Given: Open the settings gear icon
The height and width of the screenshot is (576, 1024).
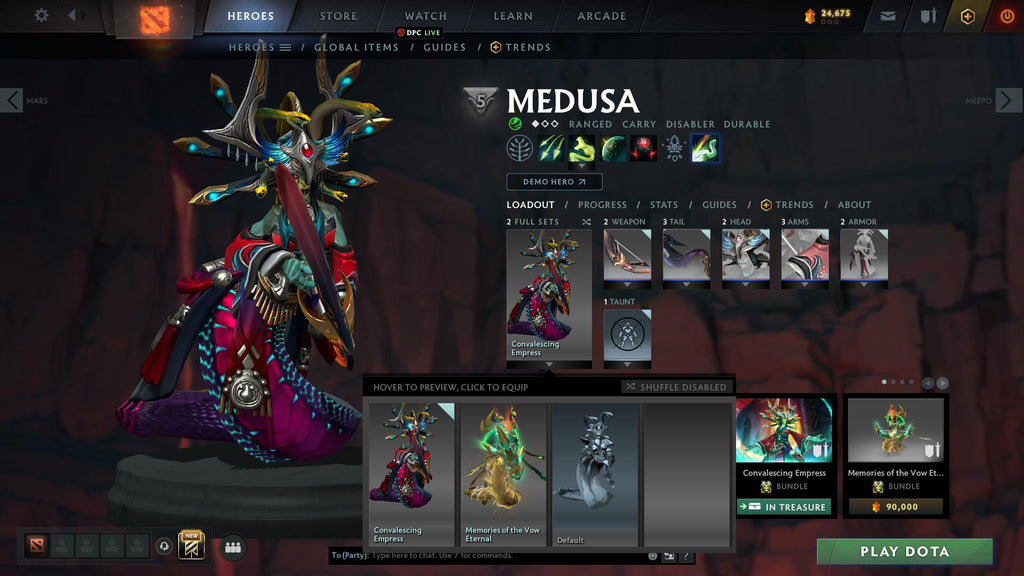Looking at the screenshot, I should tap(41, 15).
